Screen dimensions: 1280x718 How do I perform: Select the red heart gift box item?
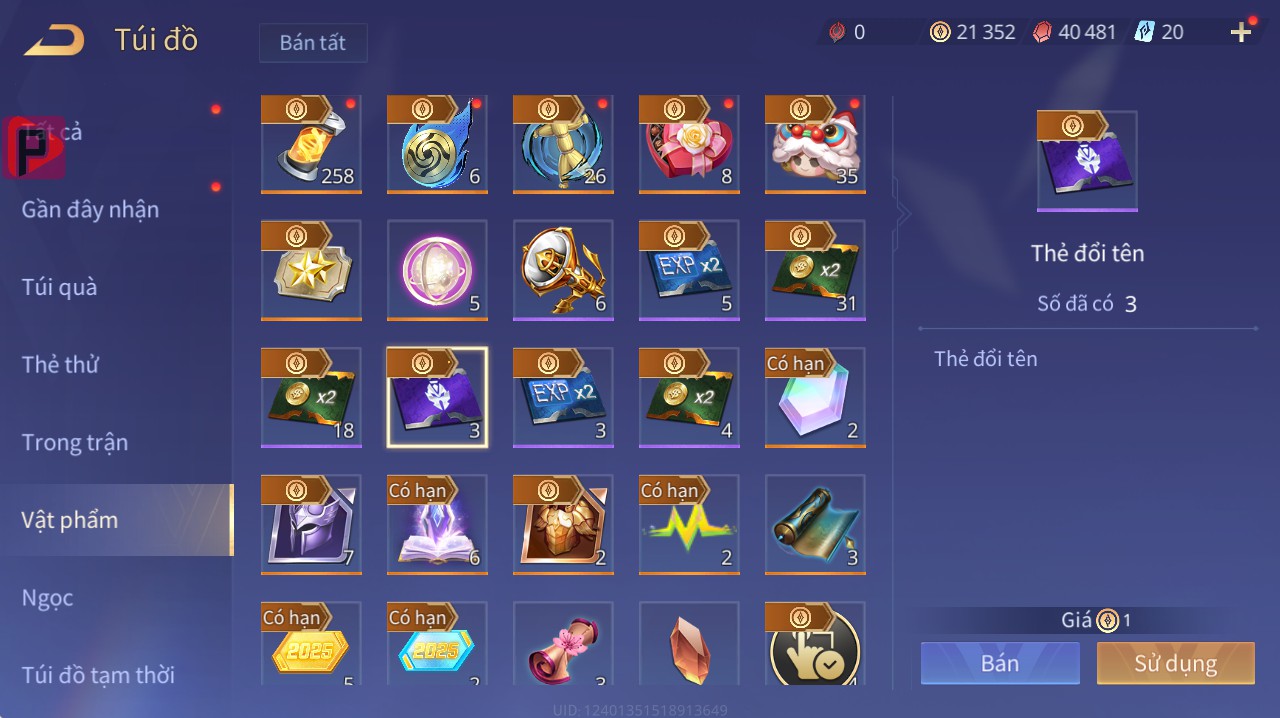tap(689, 145)
